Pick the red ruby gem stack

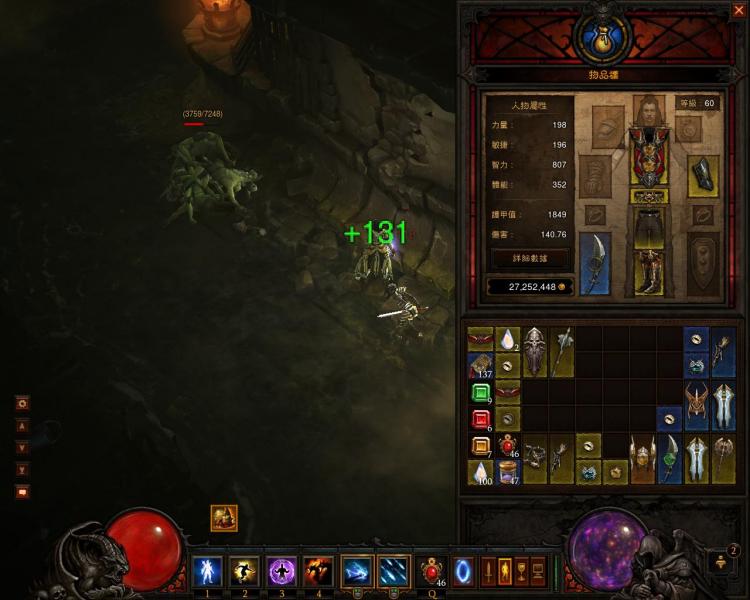point(481,419)
